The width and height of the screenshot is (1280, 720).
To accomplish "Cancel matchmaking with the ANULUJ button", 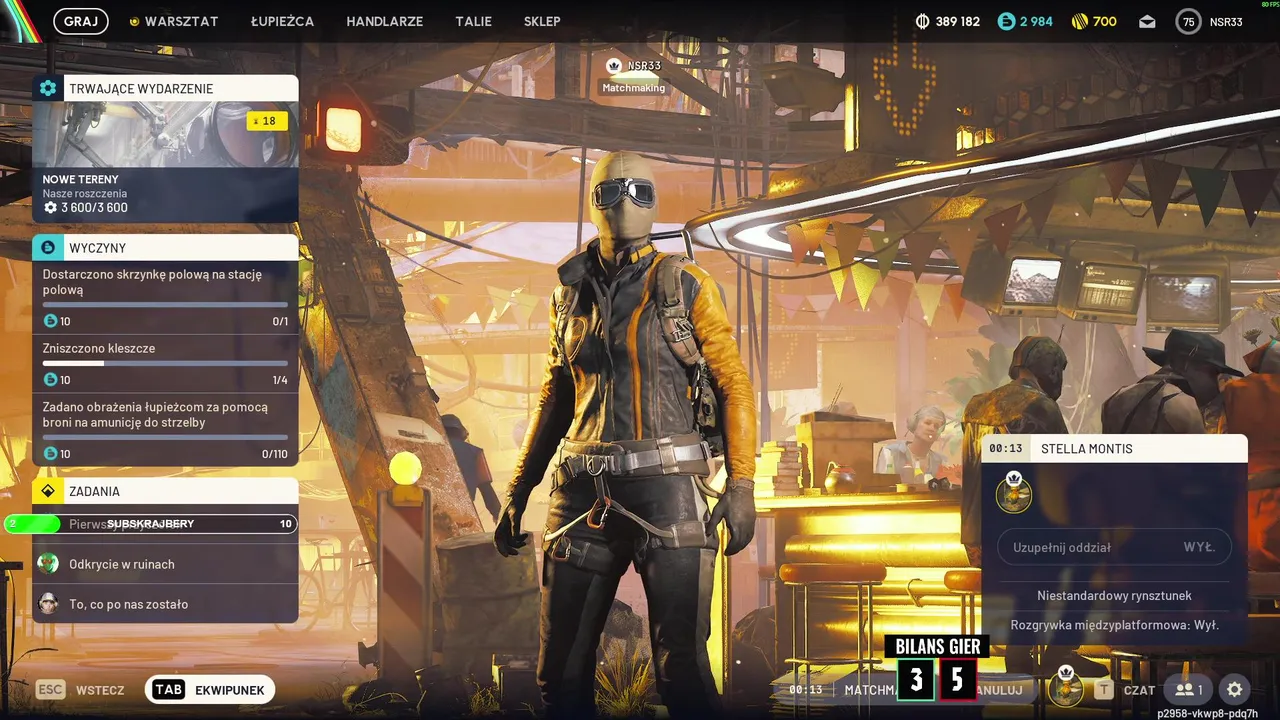I will coord(1000,689).
